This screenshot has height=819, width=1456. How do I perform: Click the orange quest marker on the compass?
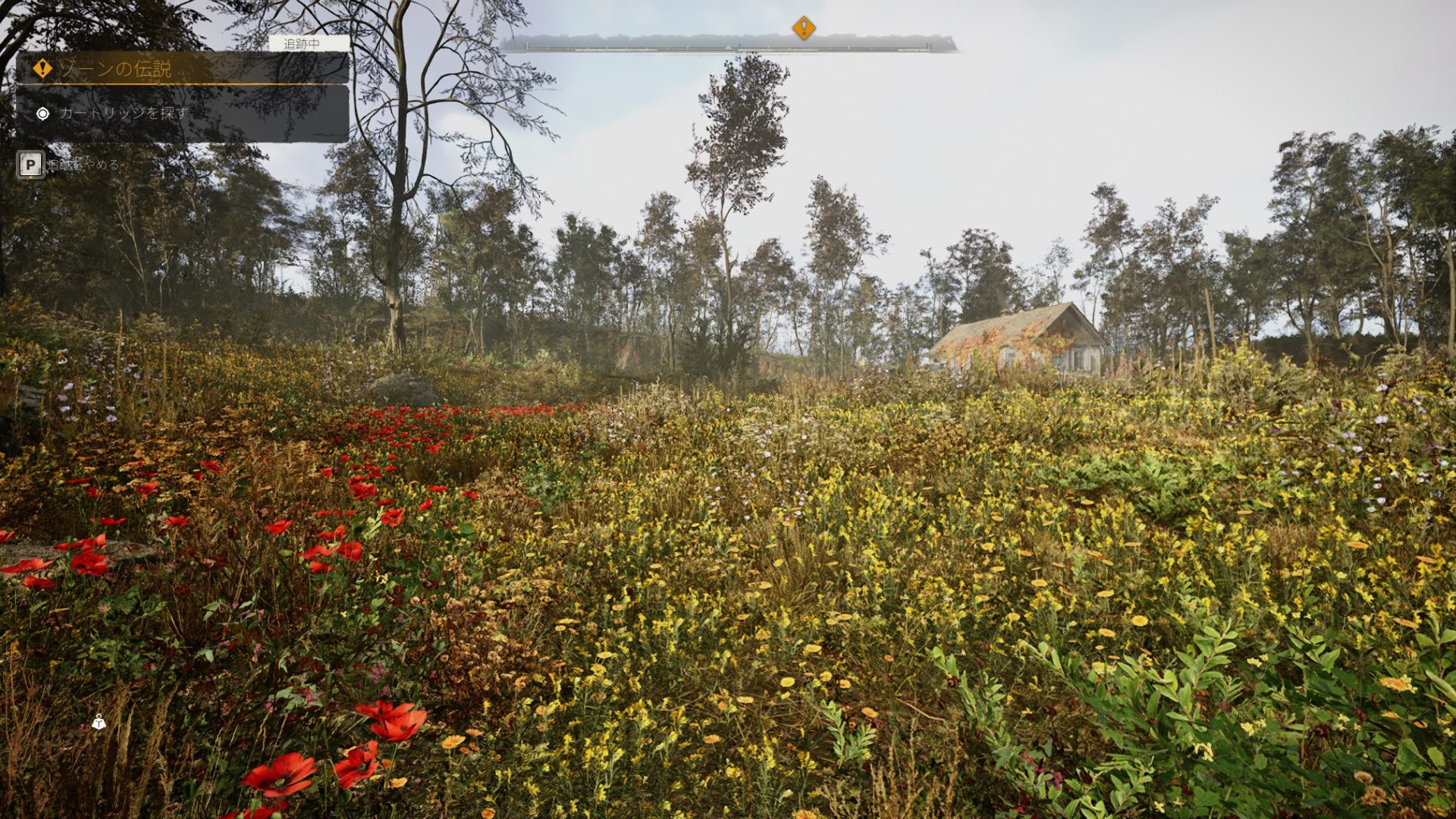pos(803,28)
